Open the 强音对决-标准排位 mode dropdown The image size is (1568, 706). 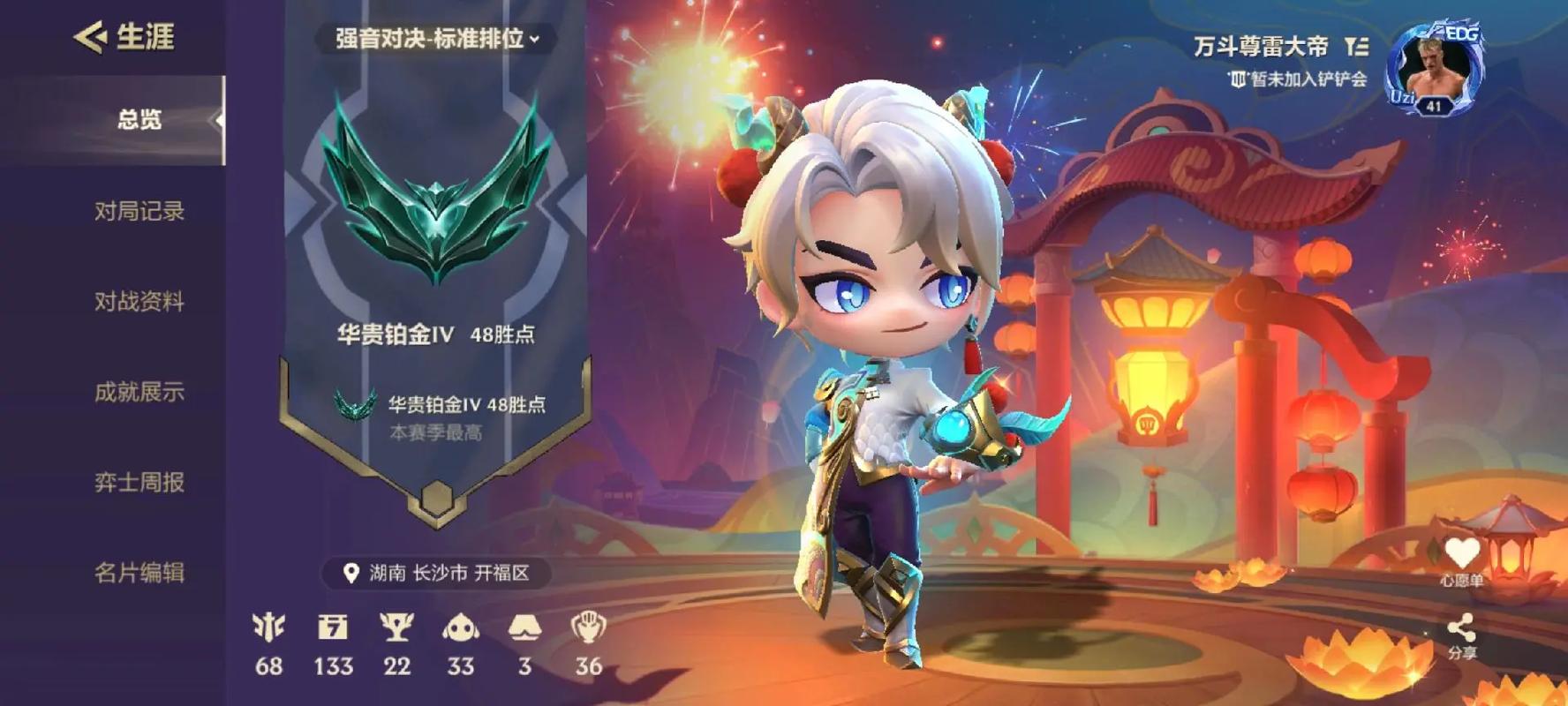[436, 39]
